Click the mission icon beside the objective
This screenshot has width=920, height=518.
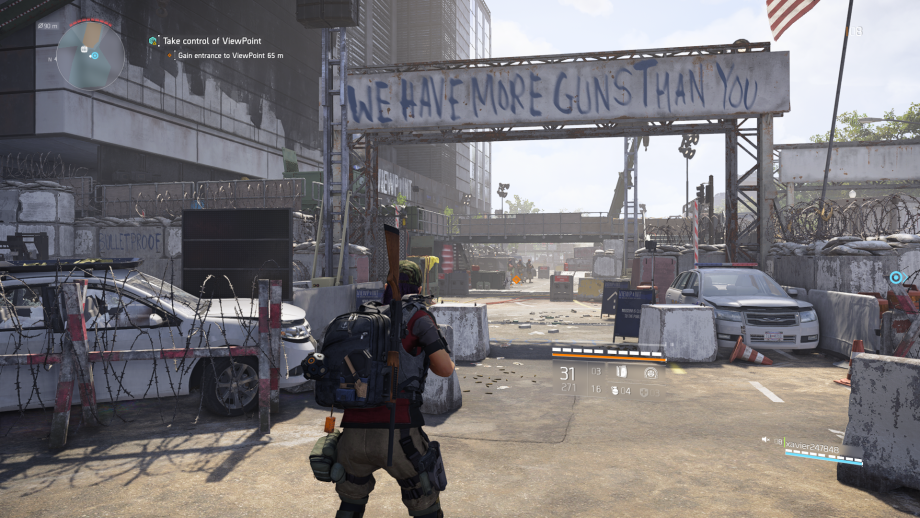pyautogui.click(x=153, y=41)
